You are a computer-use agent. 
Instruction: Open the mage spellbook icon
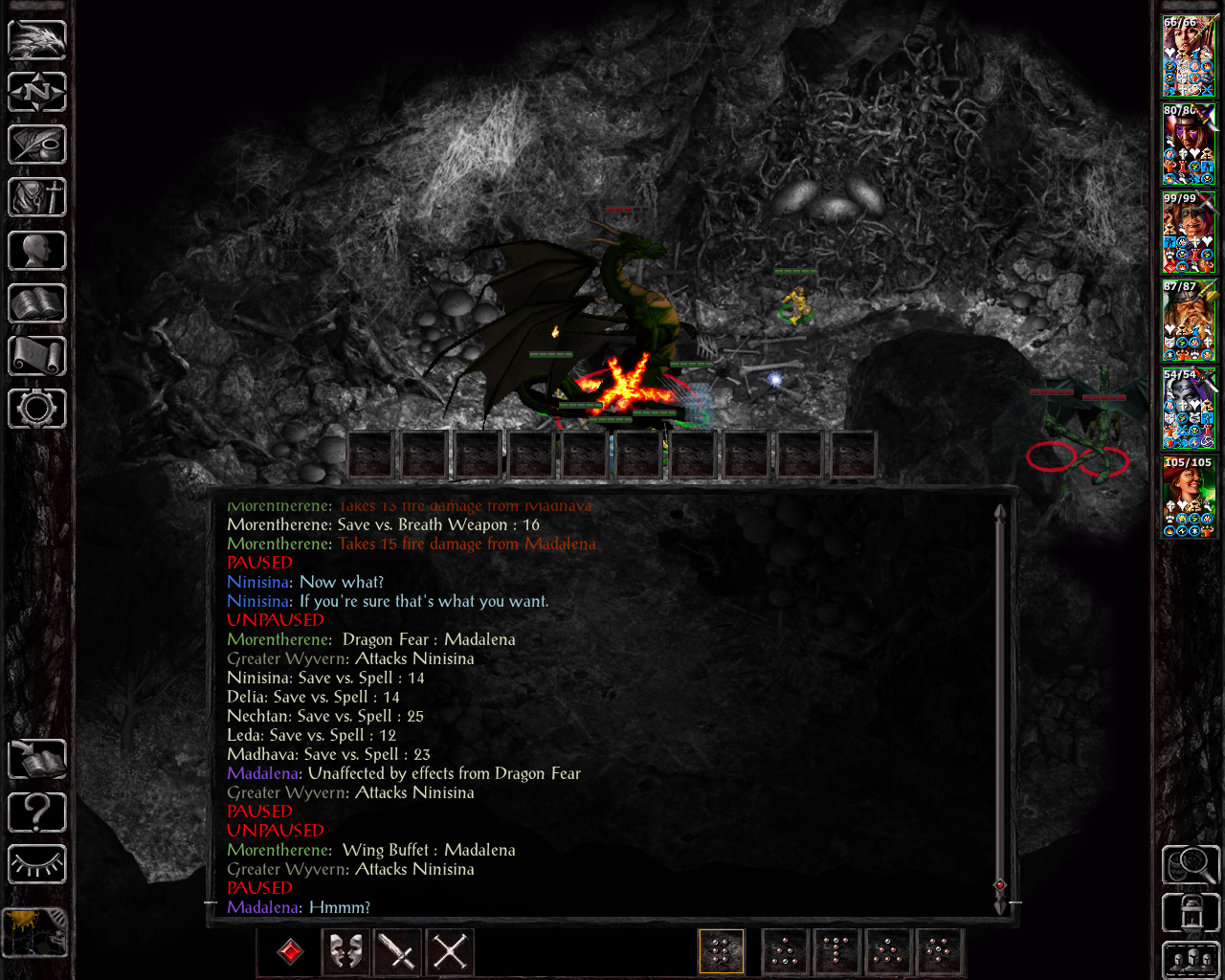[37, 303]
